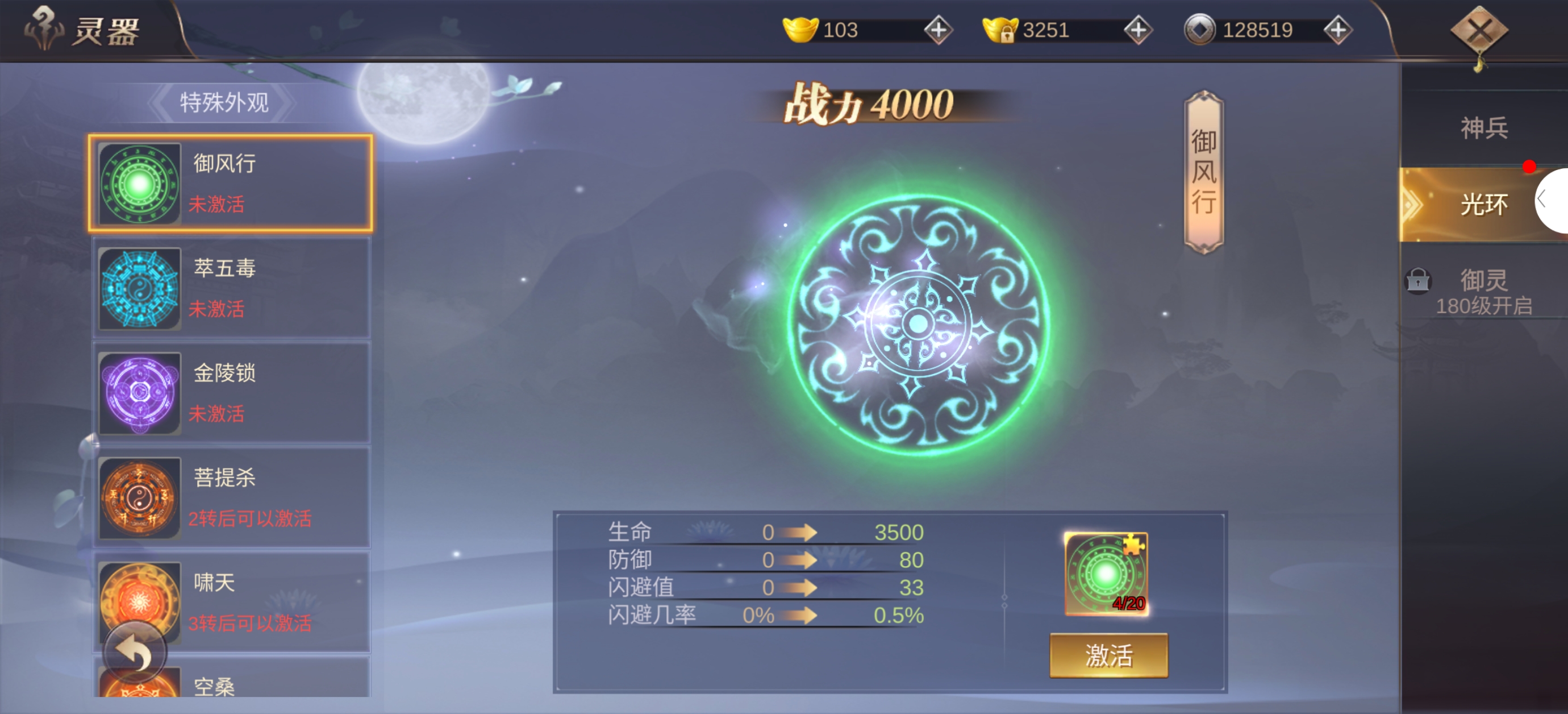
Task: Add bound ingots via plus next to 3251
Action: click(1137, 30)
